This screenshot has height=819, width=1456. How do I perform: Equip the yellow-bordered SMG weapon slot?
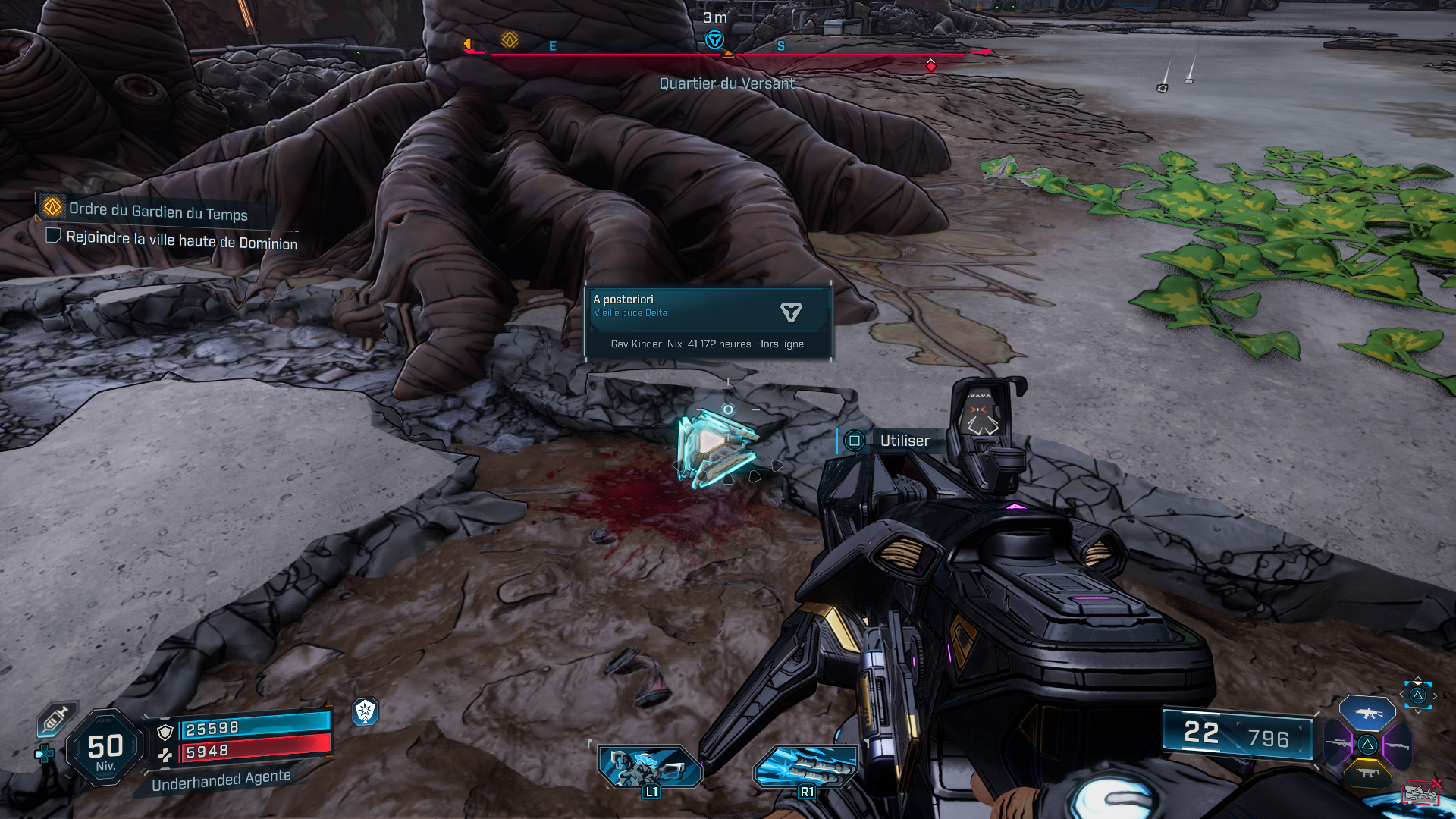[x=1367, y=773]
